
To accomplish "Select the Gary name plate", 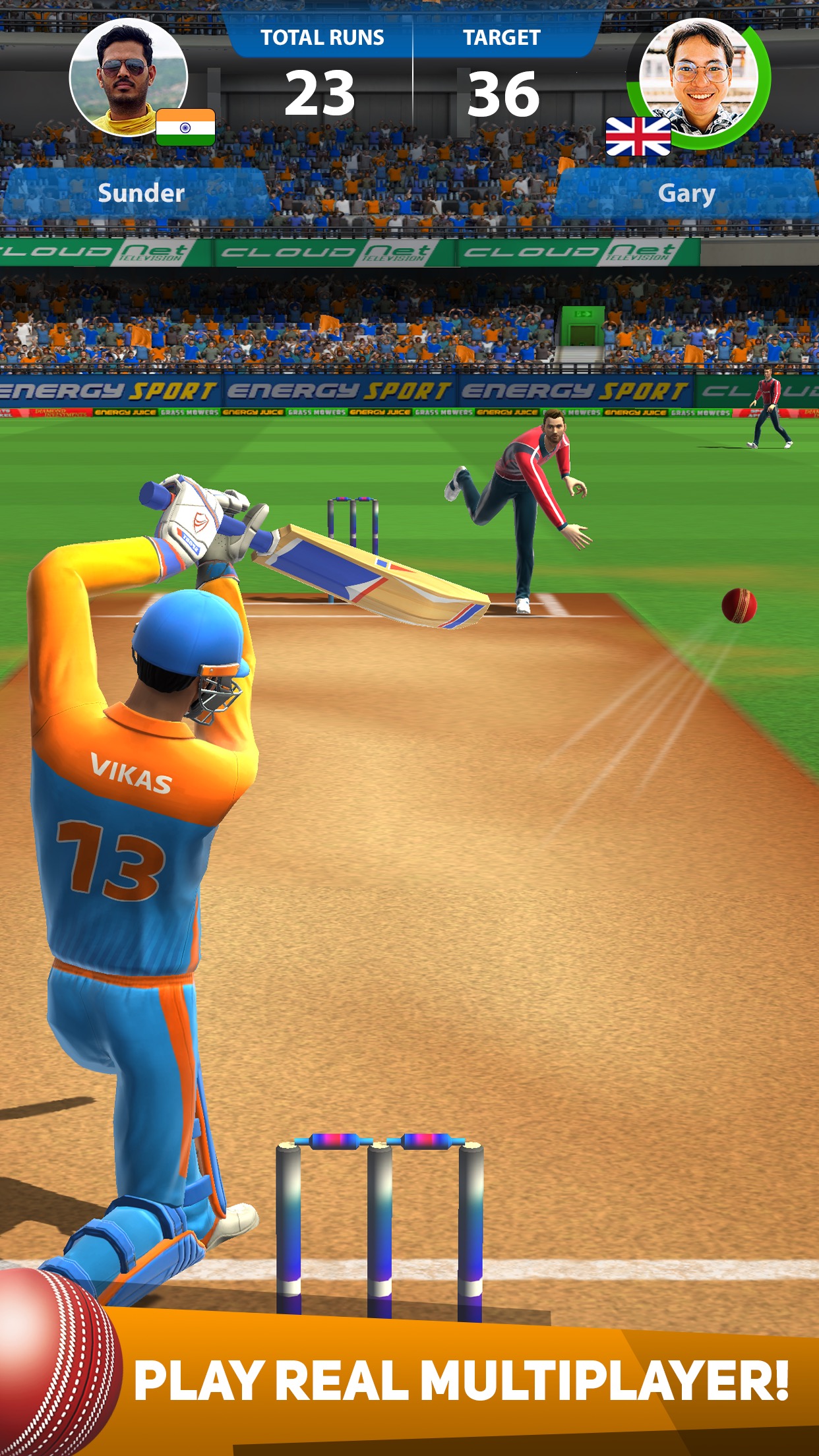I will (x=686, y=193).
